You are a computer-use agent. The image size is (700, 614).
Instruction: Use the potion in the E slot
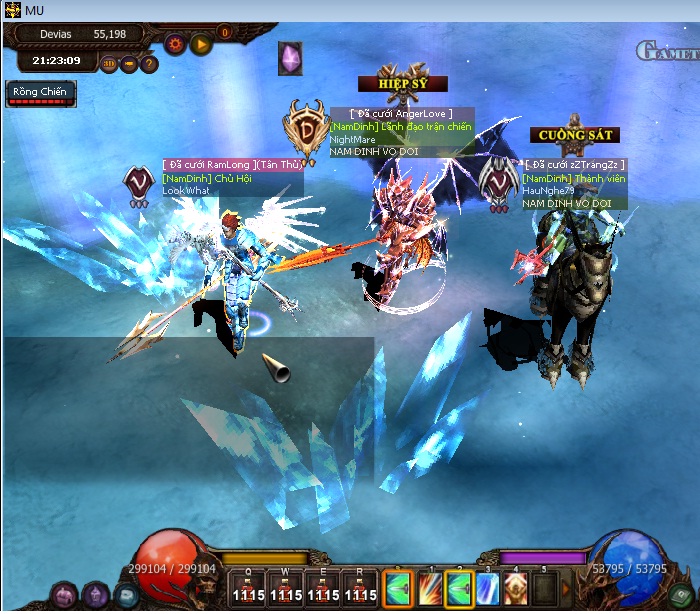322,588
